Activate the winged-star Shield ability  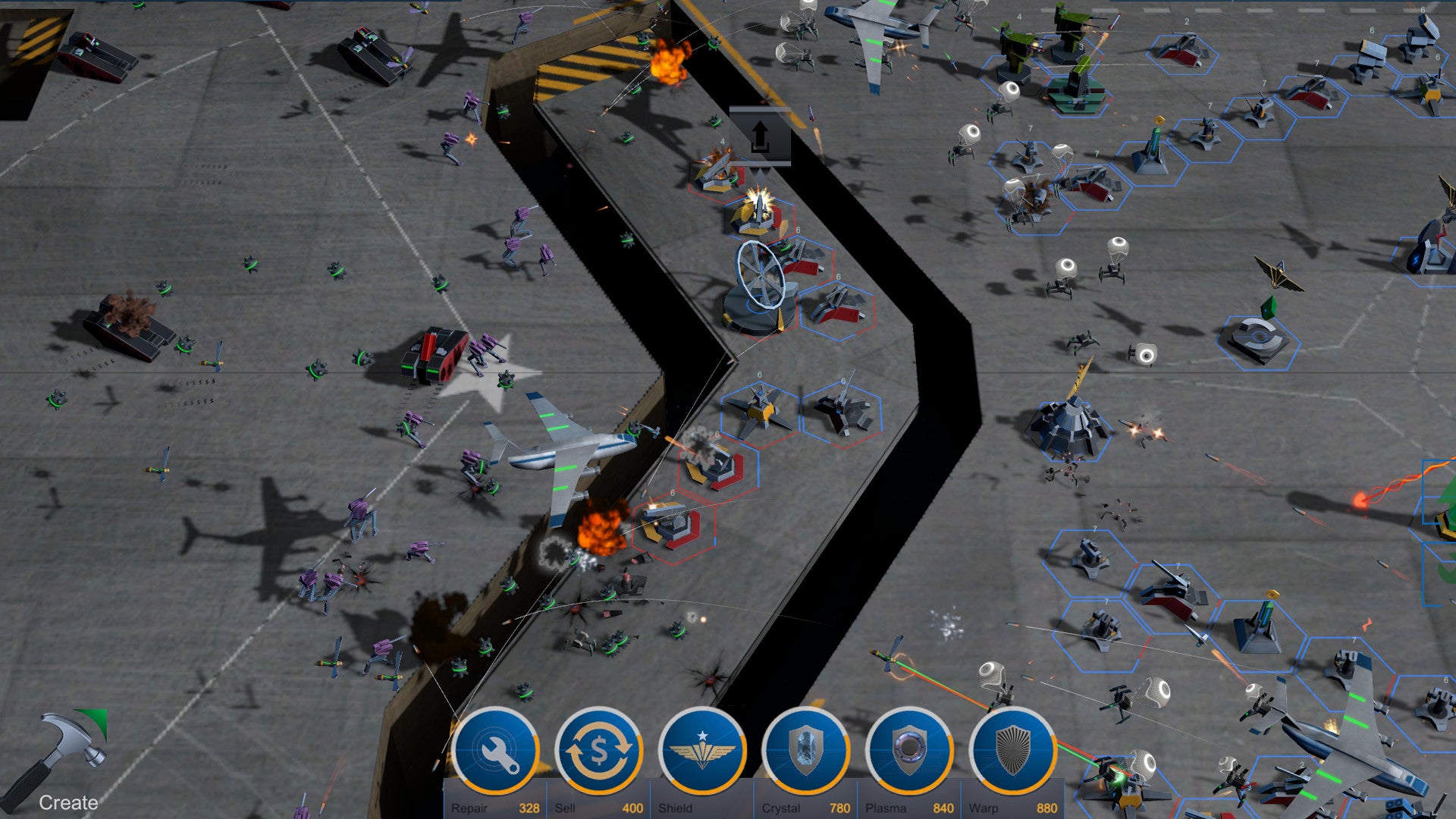coord(702,751)
